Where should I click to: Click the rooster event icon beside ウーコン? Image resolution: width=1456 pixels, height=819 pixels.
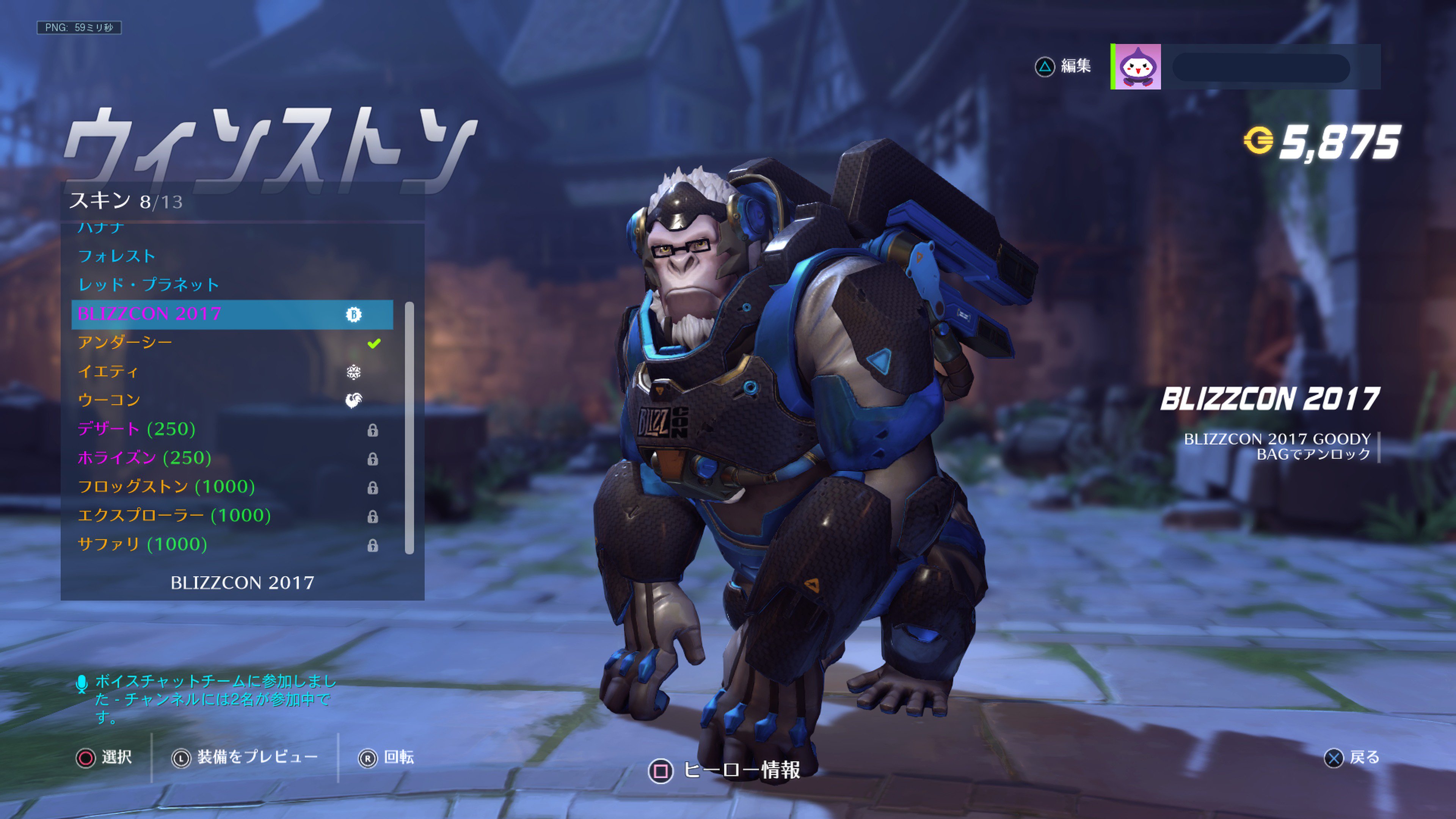tap(355, 400)
